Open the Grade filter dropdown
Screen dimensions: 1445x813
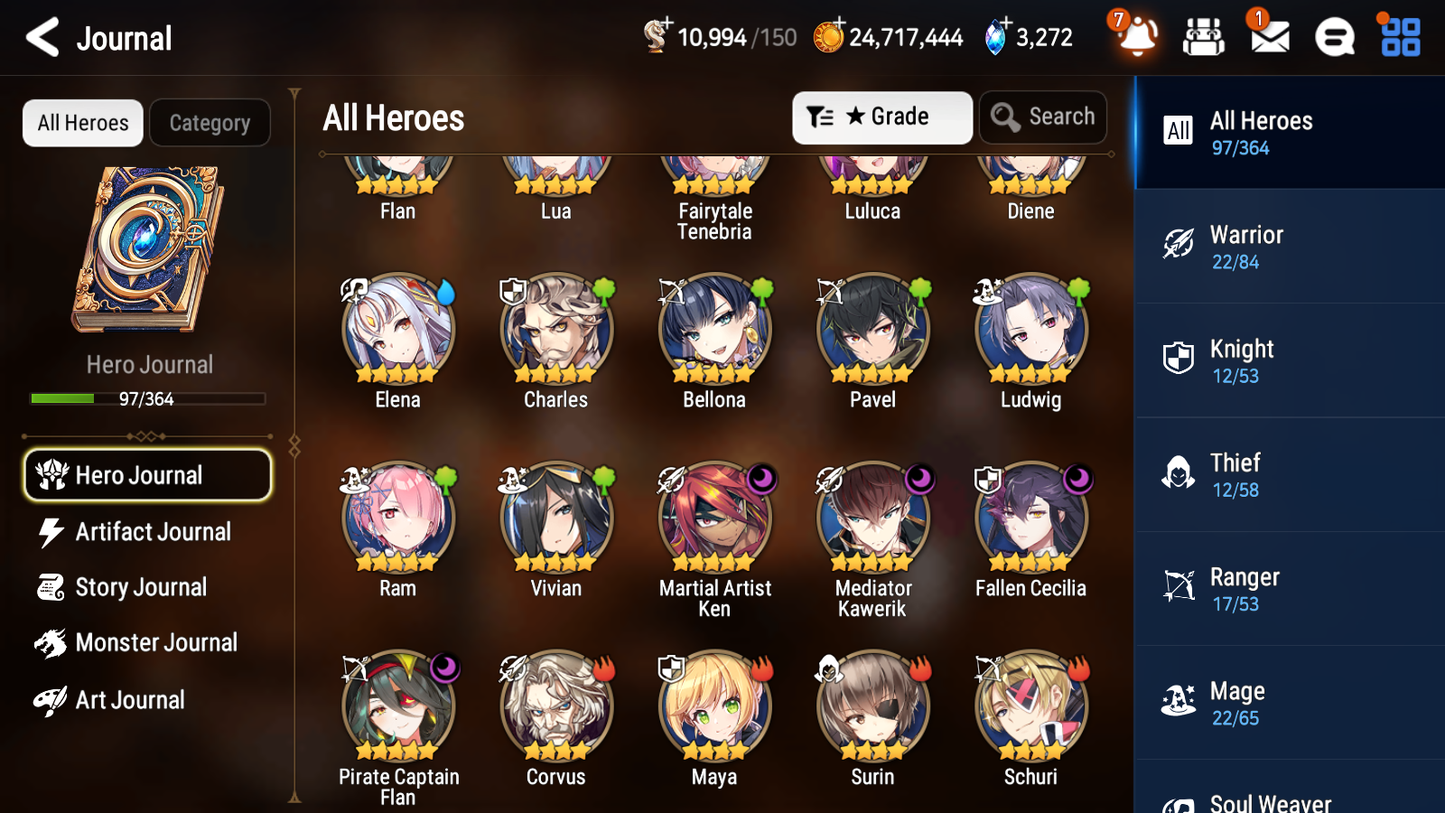(x=882, y=117)
